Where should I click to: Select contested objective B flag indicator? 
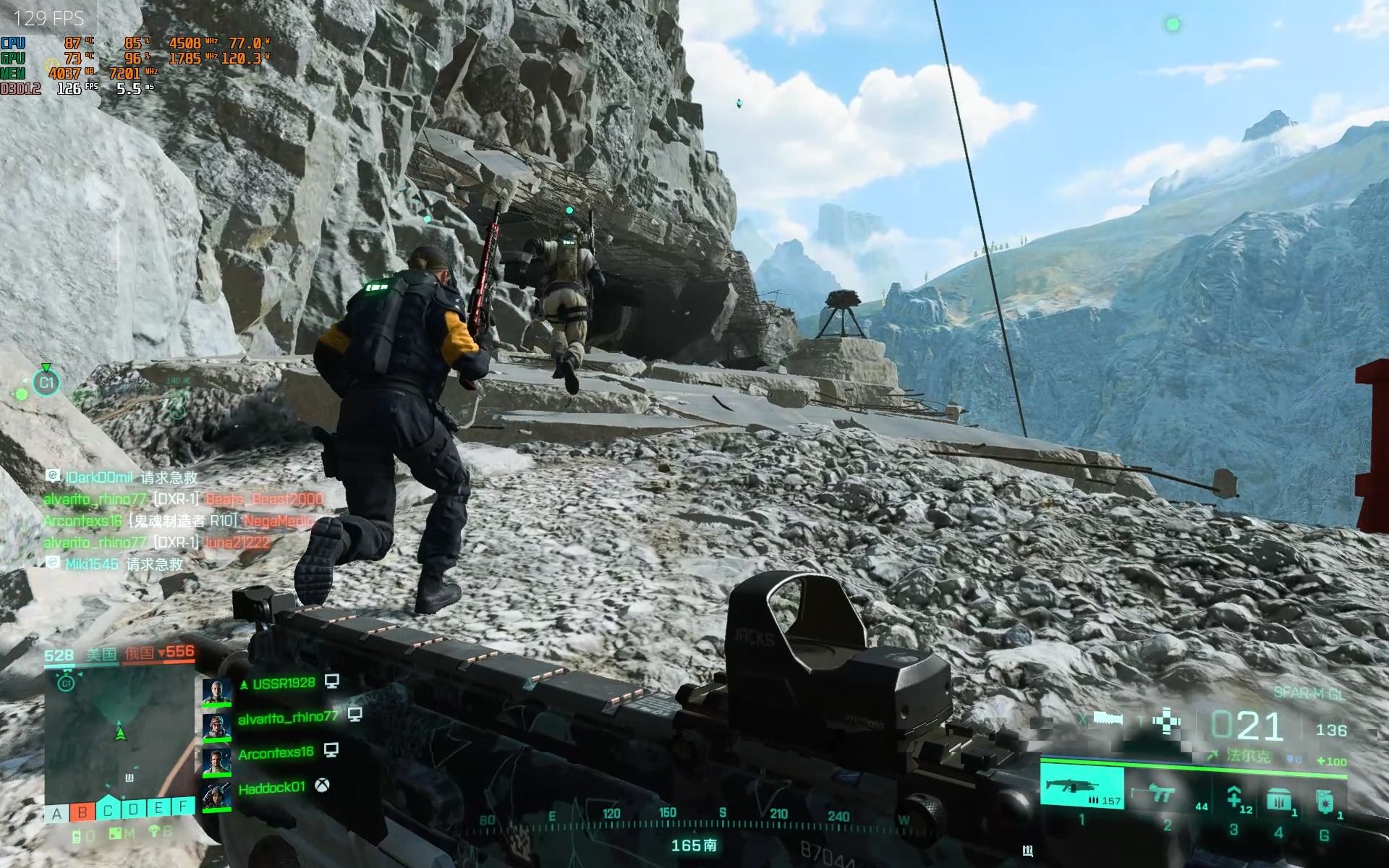pyautogui.click(x=82, y=812)
